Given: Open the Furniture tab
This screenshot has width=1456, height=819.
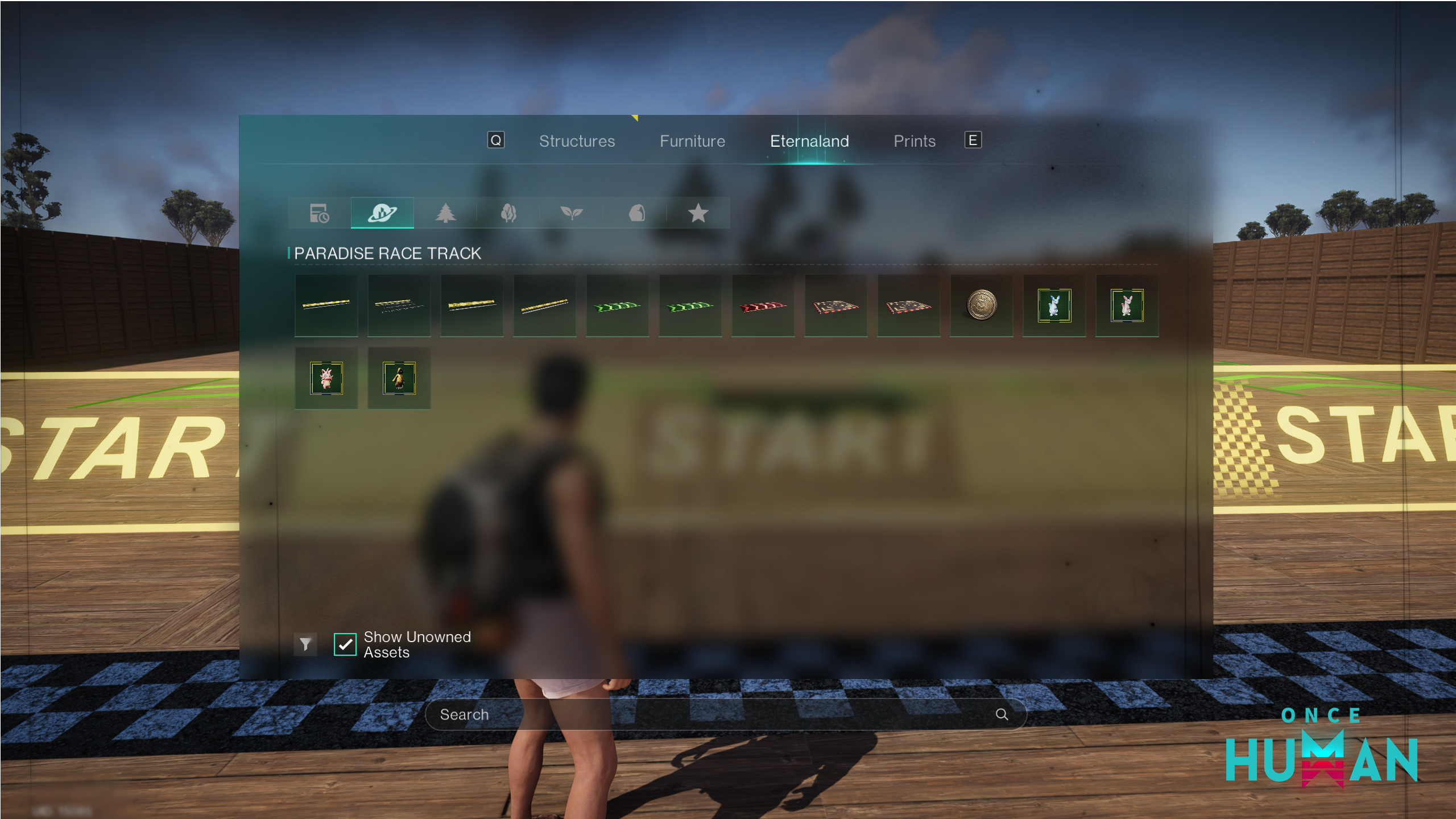Looking at the screenshot, I should pos(692,141).
